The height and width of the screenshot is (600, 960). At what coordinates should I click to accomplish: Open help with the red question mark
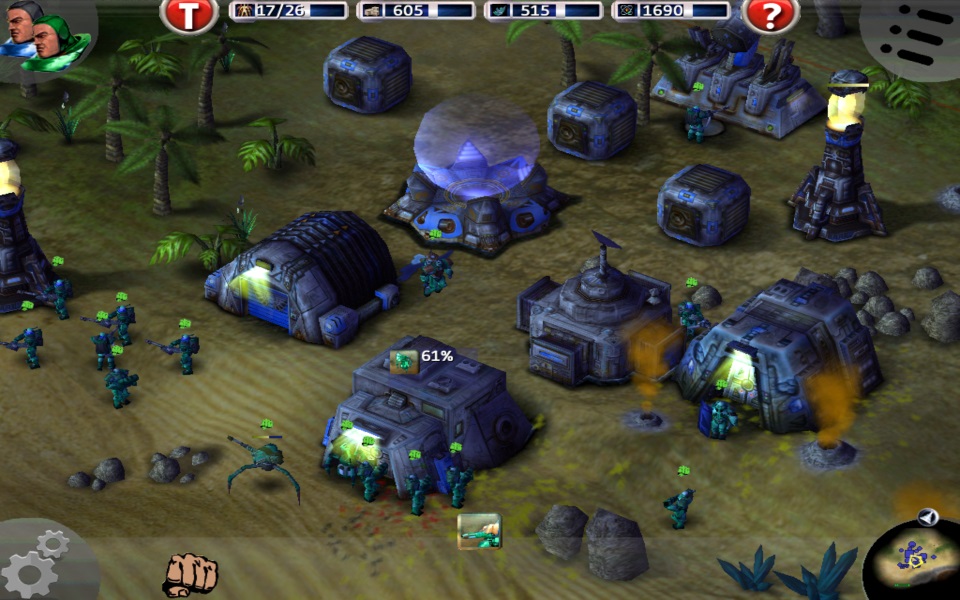(x=770, y=14)
